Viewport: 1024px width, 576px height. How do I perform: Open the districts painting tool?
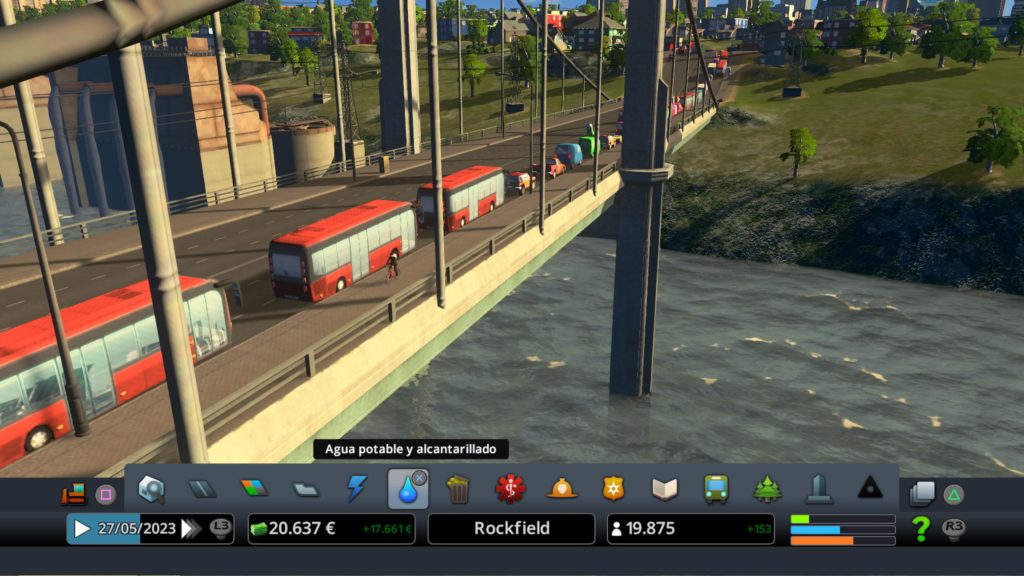(306, 489)
